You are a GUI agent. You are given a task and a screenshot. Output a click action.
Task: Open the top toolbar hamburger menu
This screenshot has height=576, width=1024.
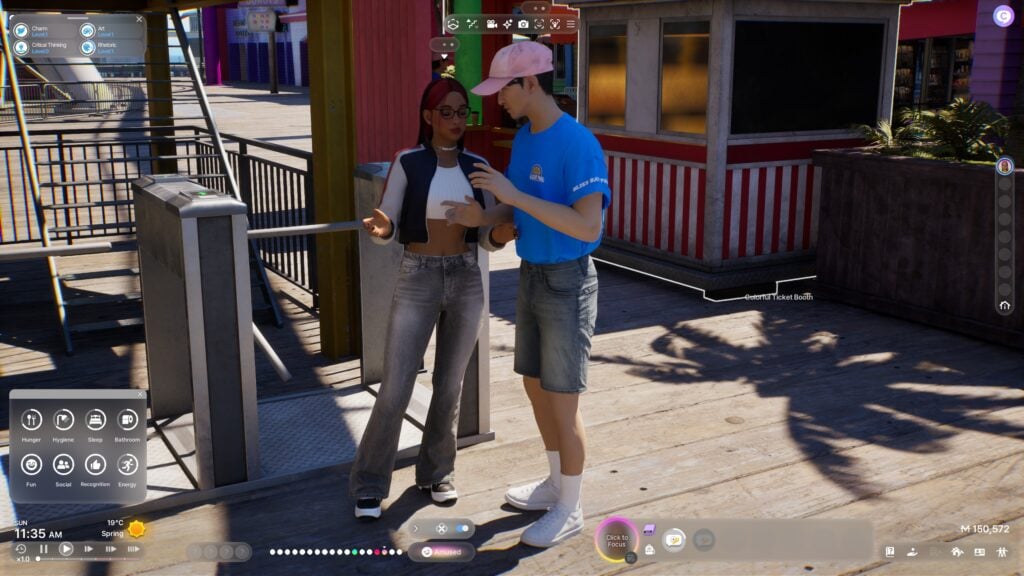tap(571, 23)
